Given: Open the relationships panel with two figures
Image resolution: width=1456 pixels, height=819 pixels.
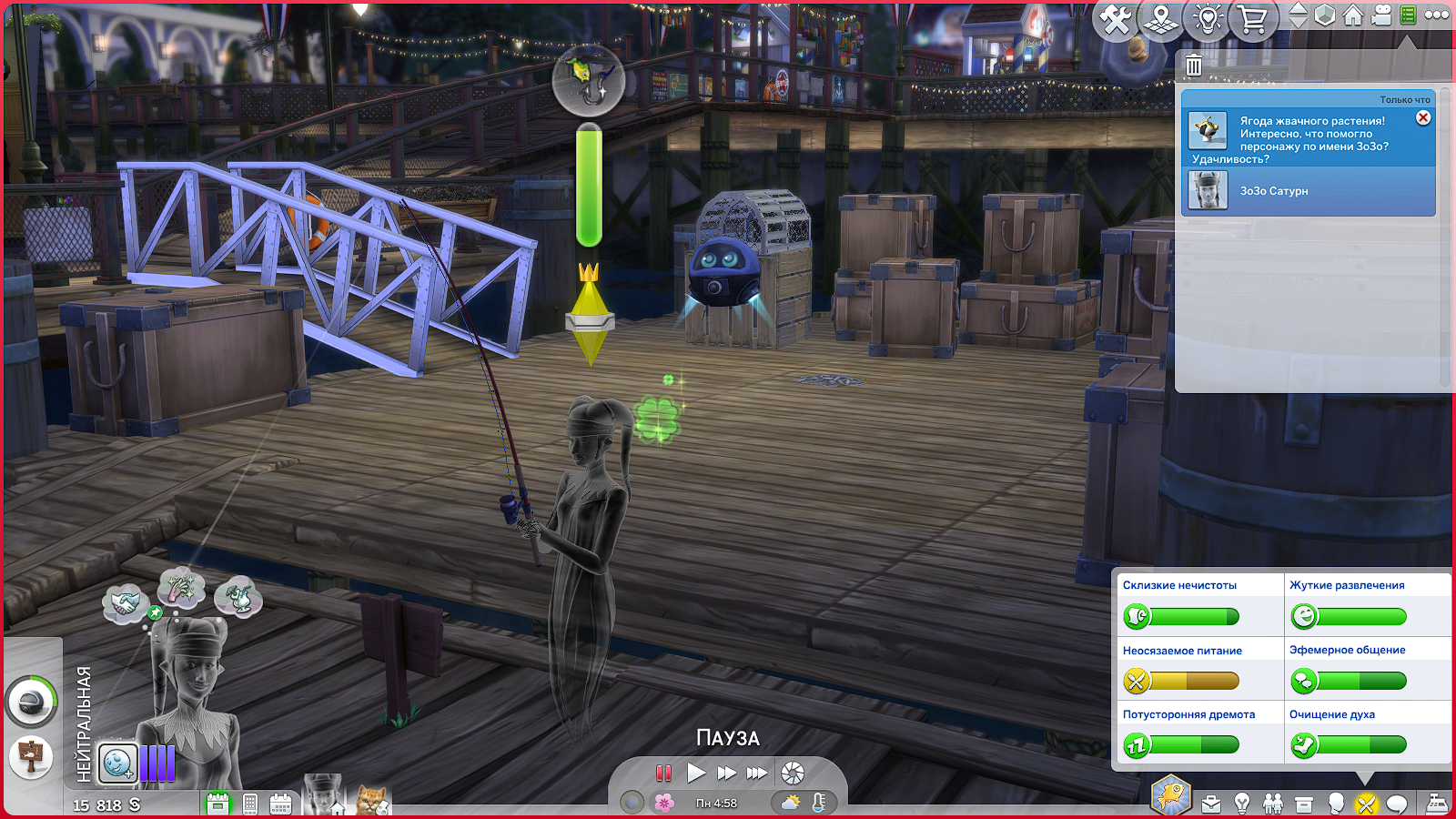Looking at the screenshot, I should click(x=1273, y=804).
